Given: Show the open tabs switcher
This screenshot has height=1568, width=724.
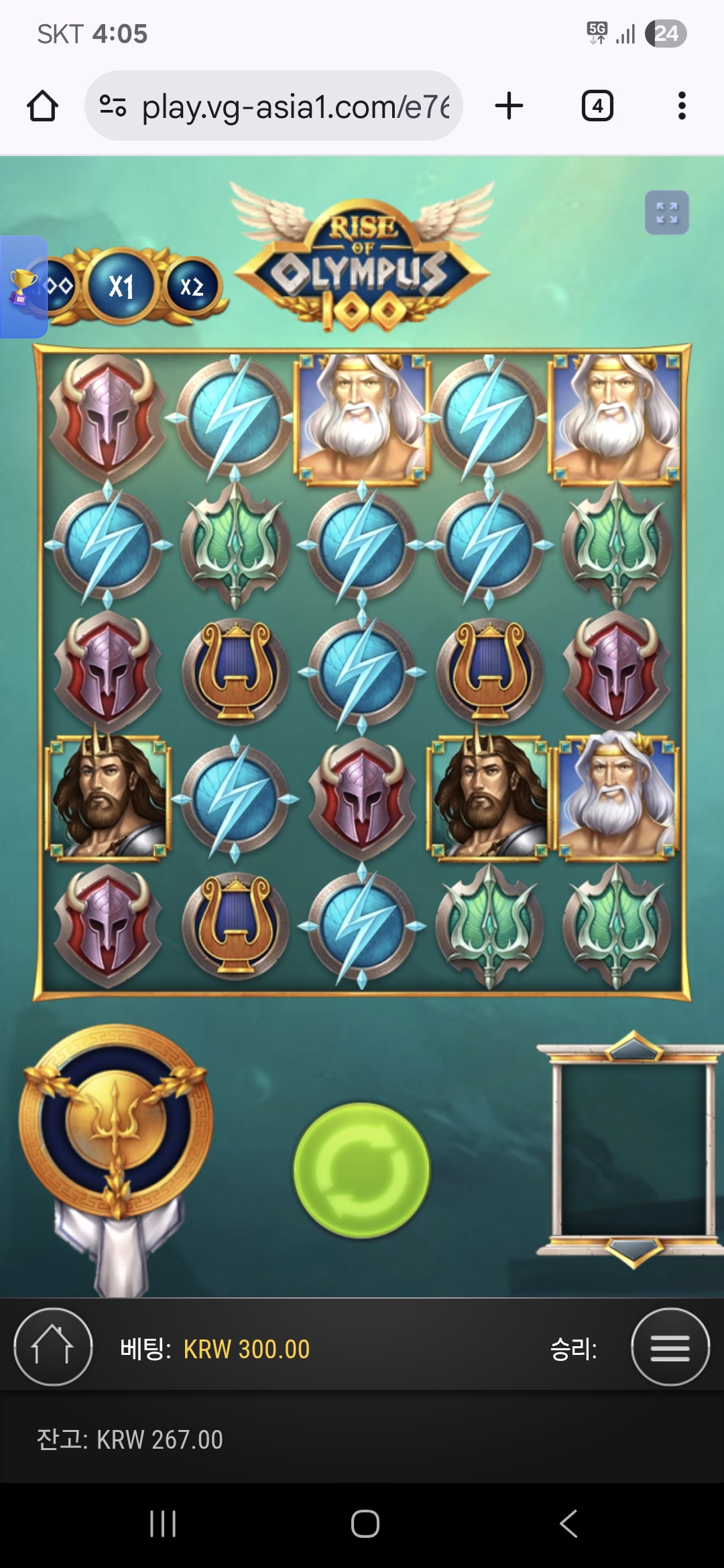Looking at the screenshot, I should click(x=597, y=106).
